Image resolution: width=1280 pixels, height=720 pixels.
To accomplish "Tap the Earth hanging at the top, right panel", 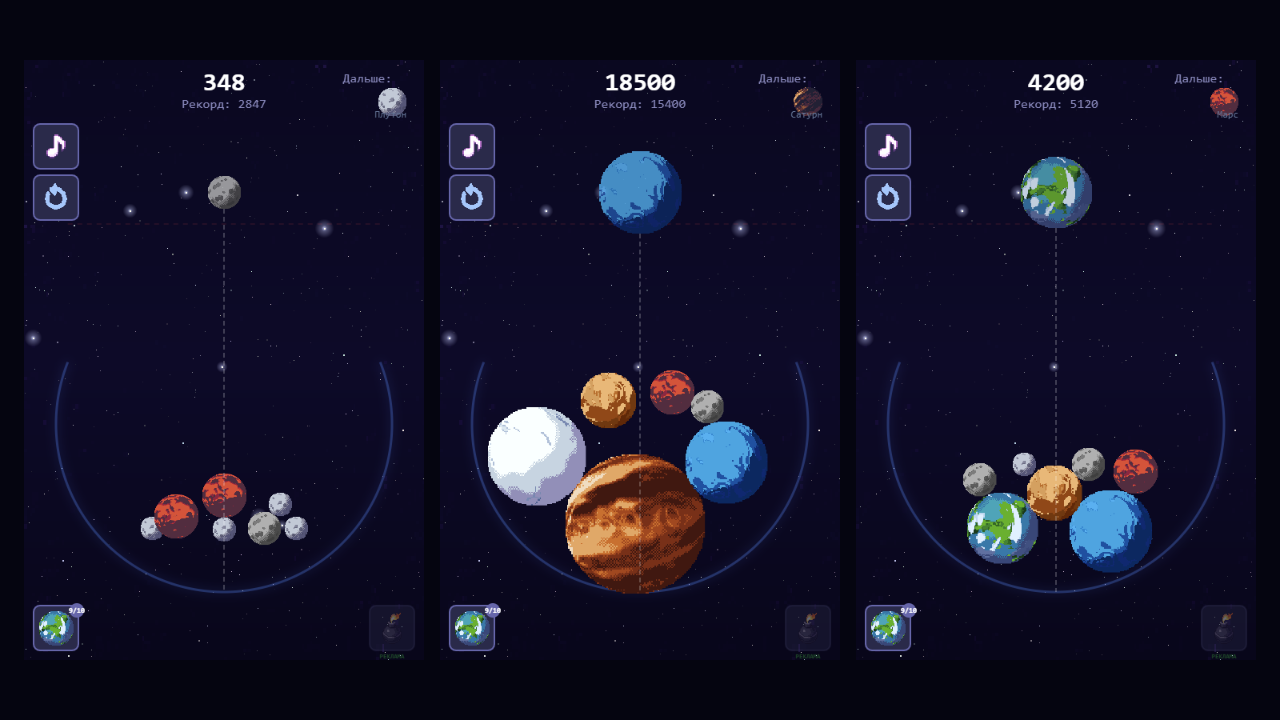I will [x=1055, y=192].
